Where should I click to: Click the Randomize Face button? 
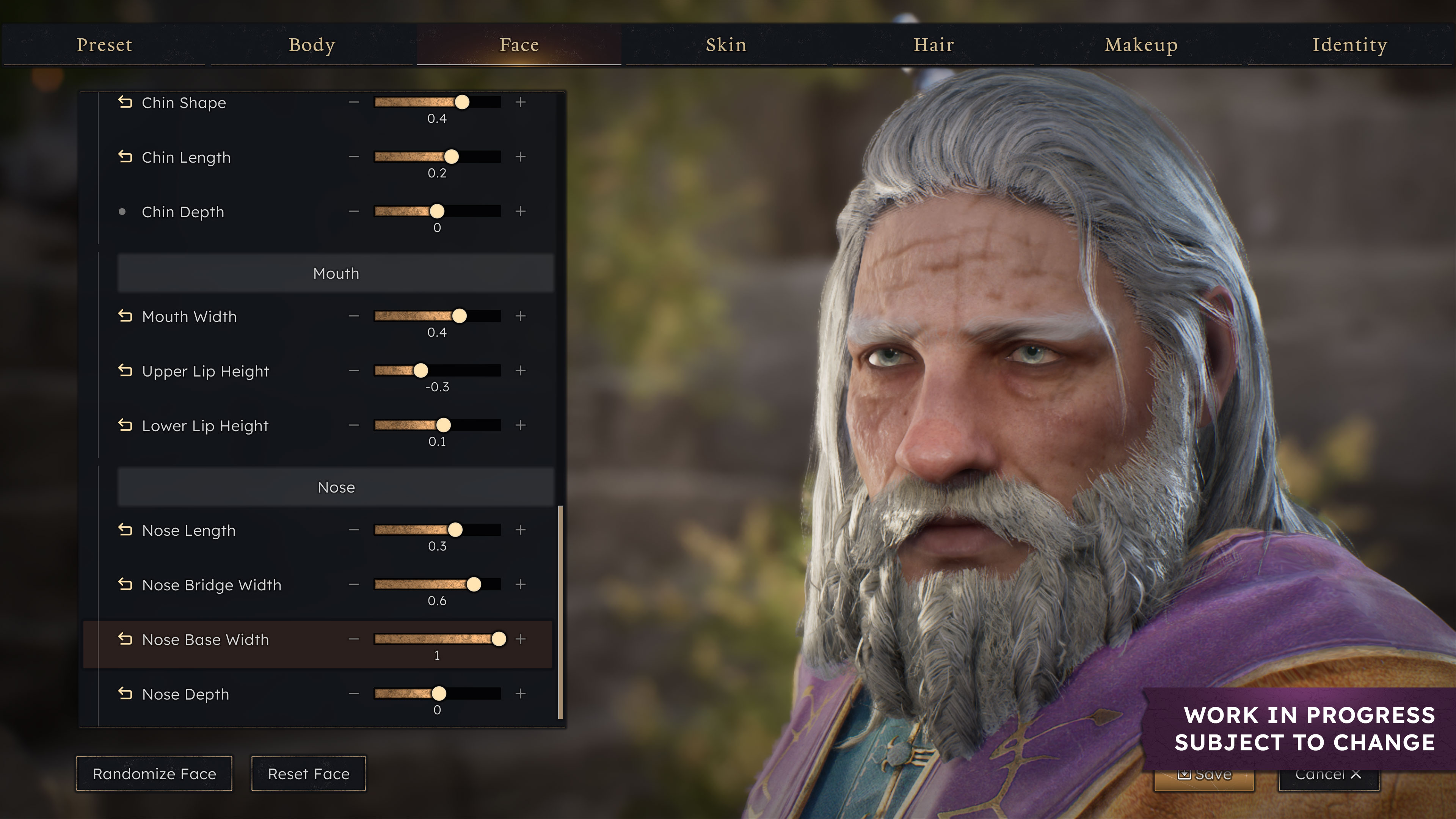154,773
